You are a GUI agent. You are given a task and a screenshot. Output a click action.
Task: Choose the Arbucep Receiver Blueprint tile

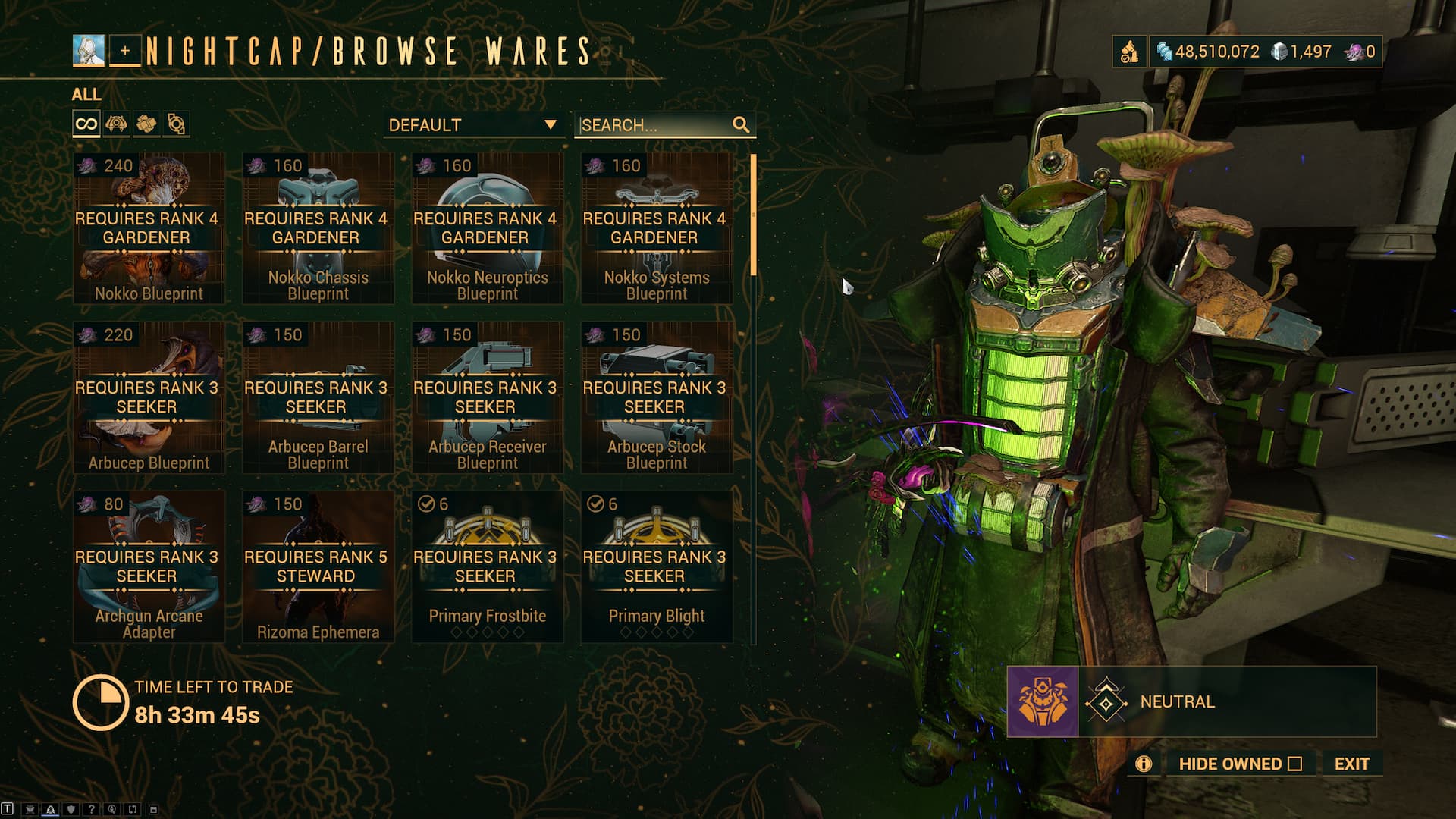[x=487, y=397]
